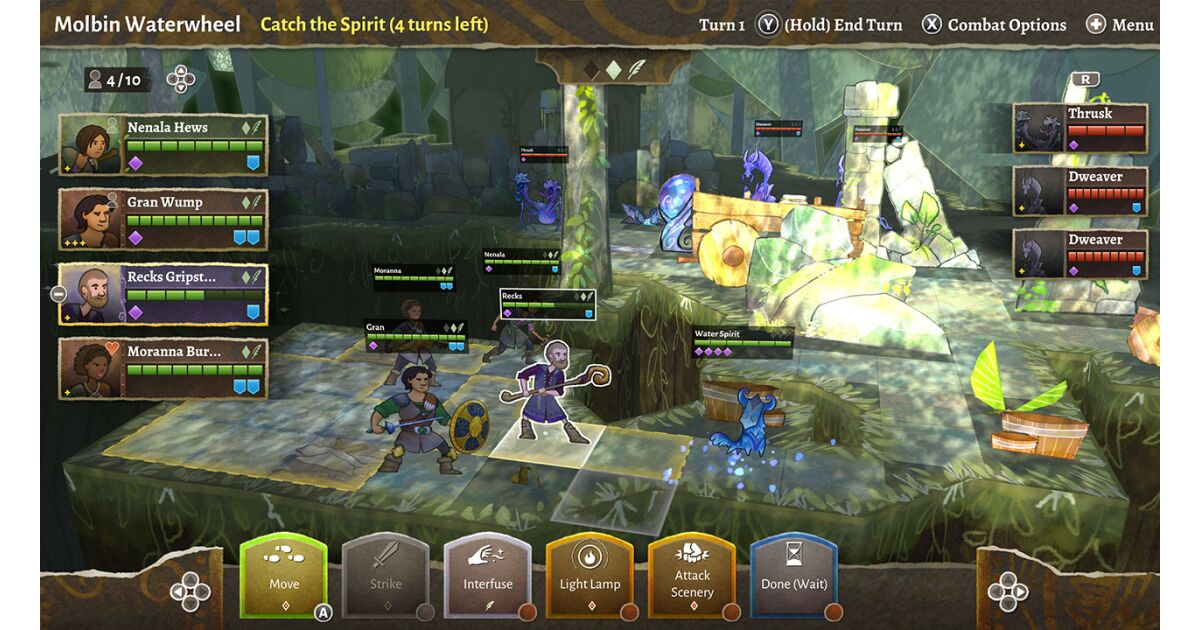
Task: Inspect the Thrusk enemy panel
Action: pos(1080,129)
